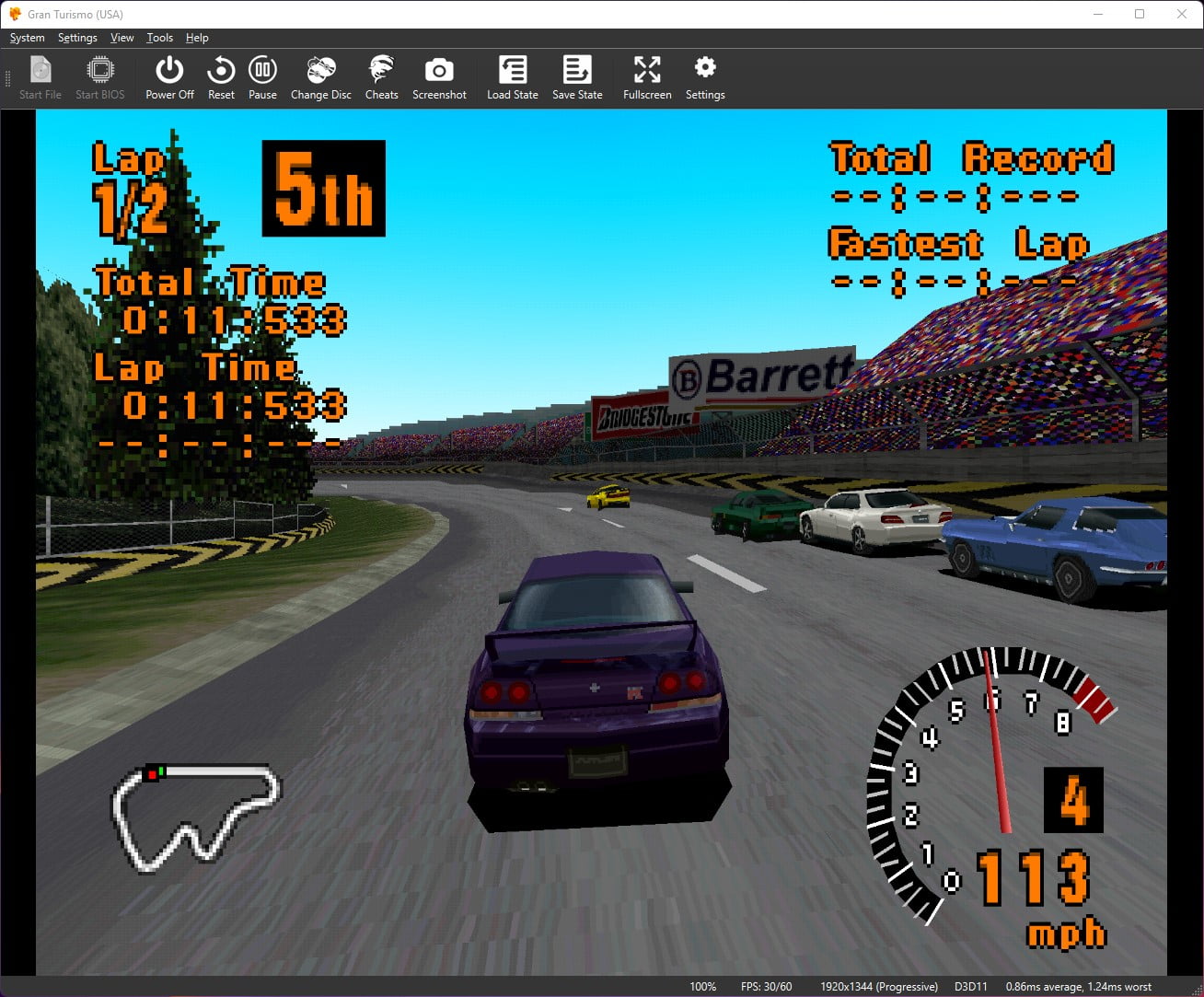Open the Save State toolbar button
1204x997 pixels.
tap(577, 78)
